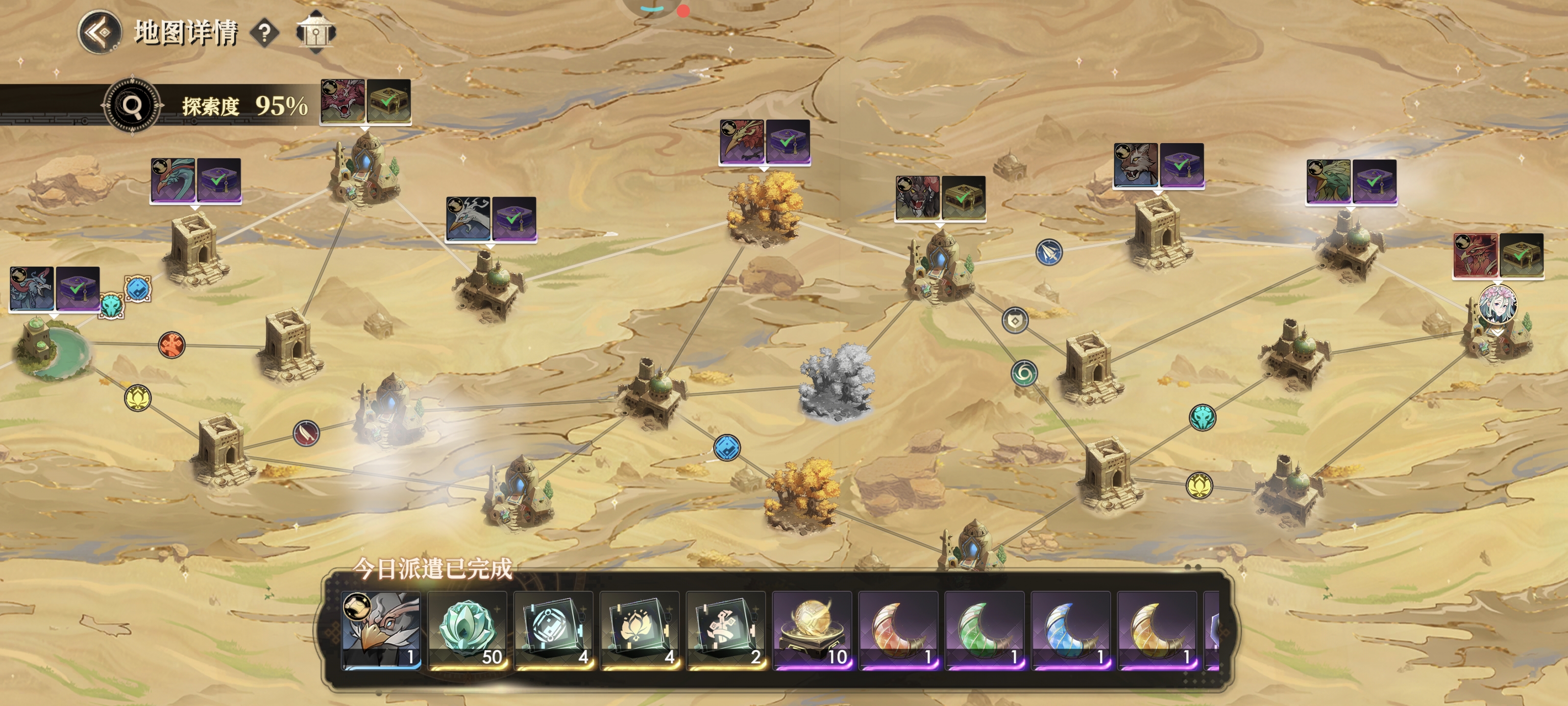Screen dimensions: 1568x706
Task: Click the paper plane map marker
Action: [1049, 252]
